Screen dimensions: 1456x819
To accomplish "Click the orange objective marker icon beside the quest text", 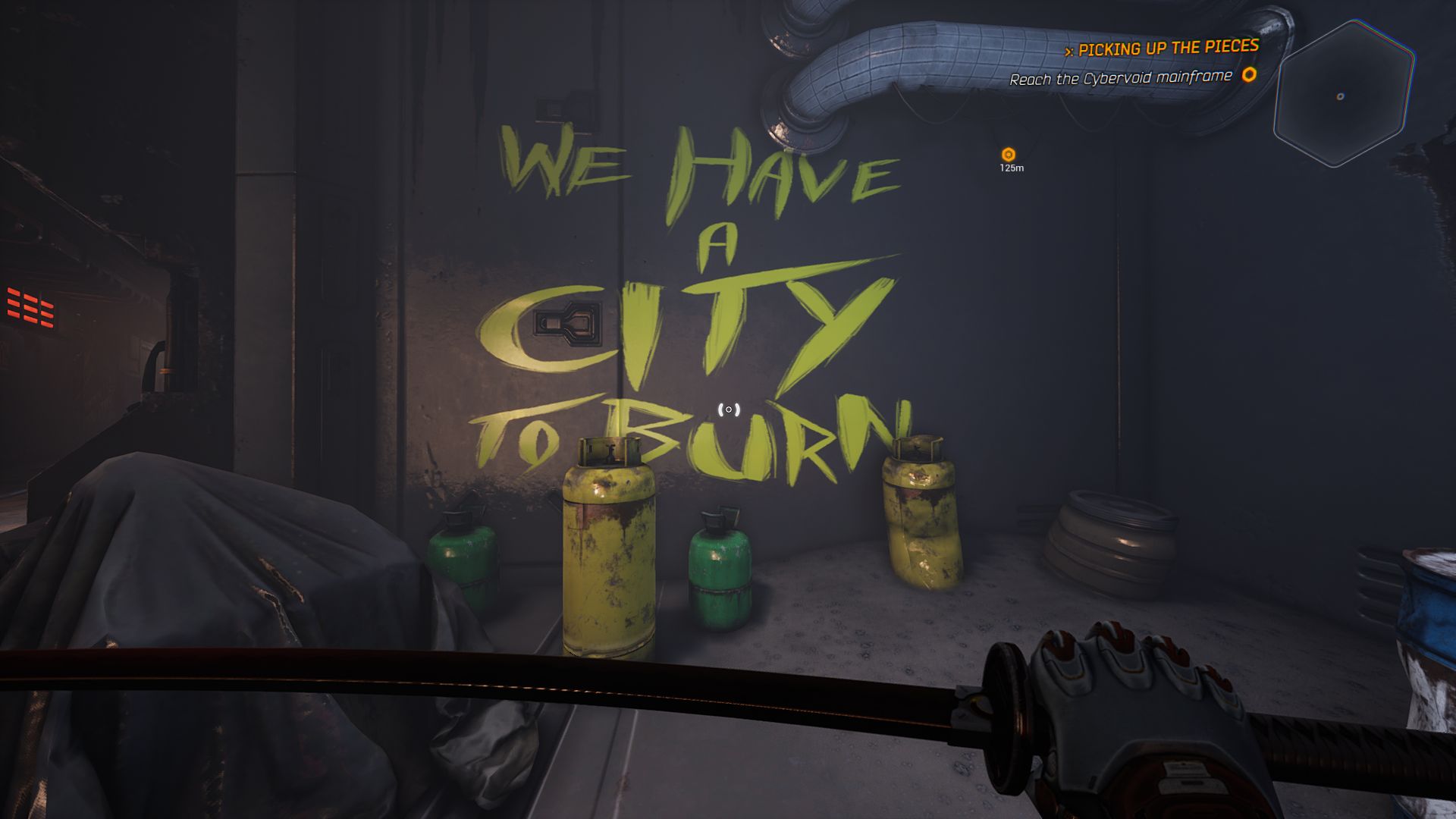I will click(1247, 77).
